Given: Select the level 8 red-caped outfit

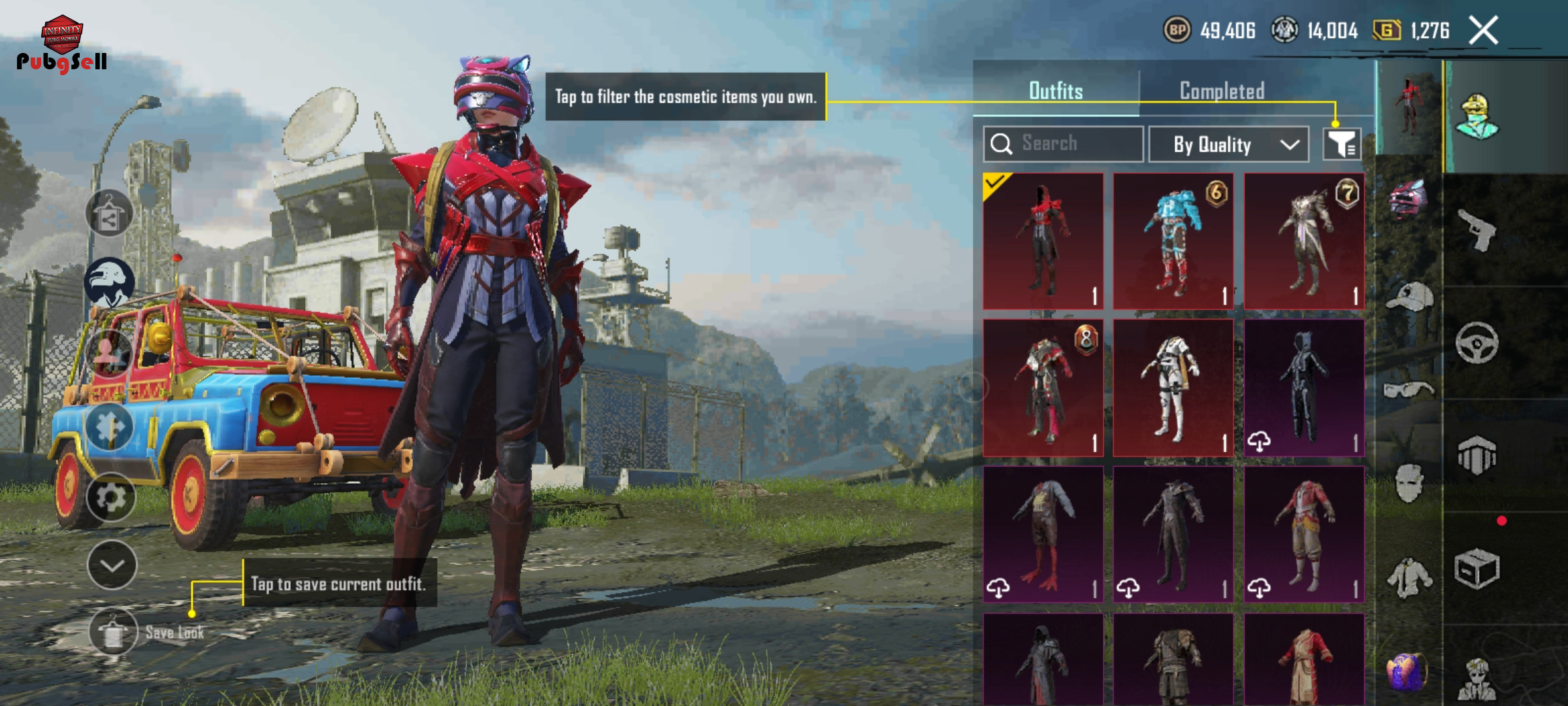Looking at the screenshot, I should [1043, 388].
